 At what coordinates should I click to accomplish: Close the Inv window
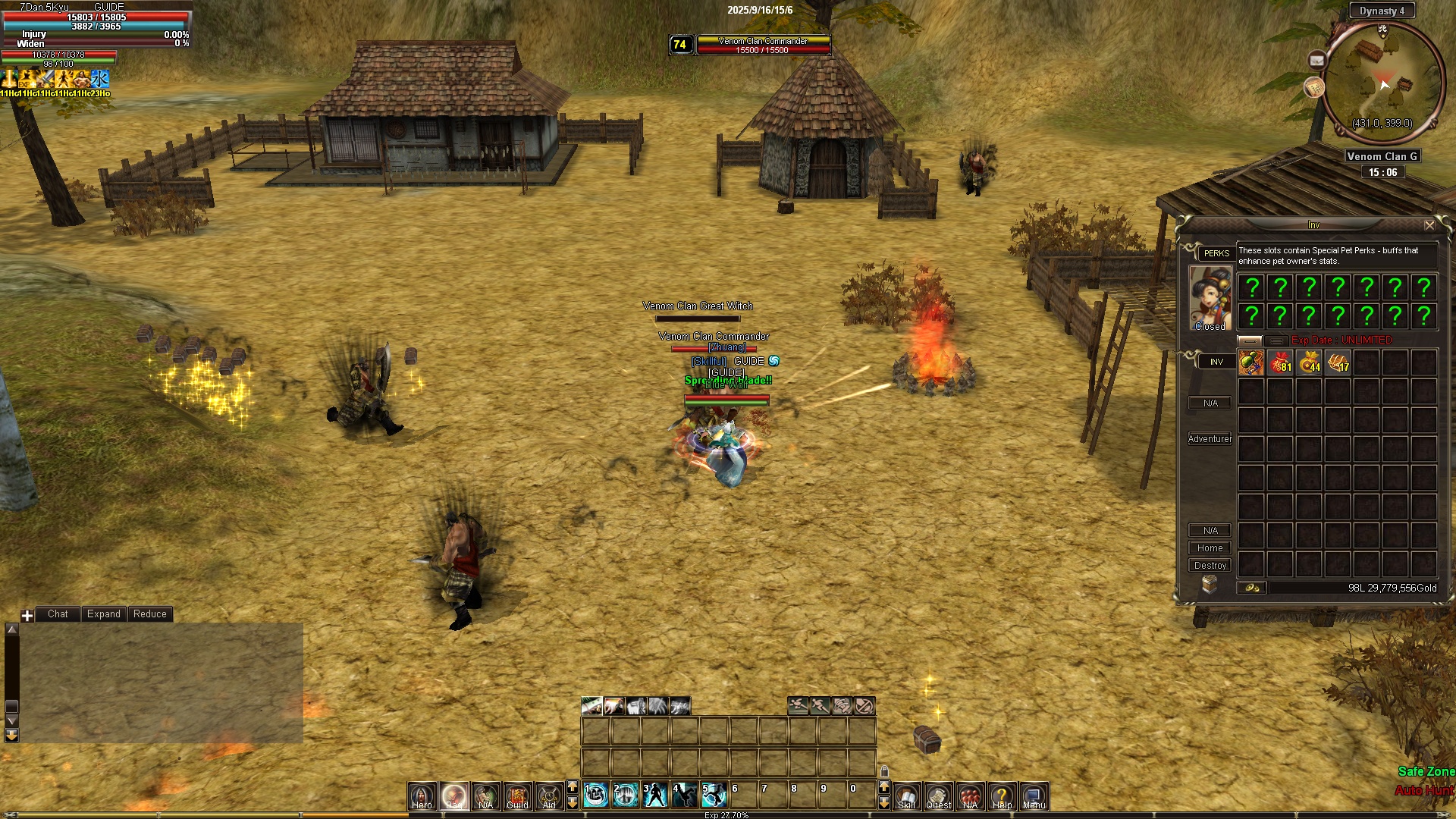1429,225
